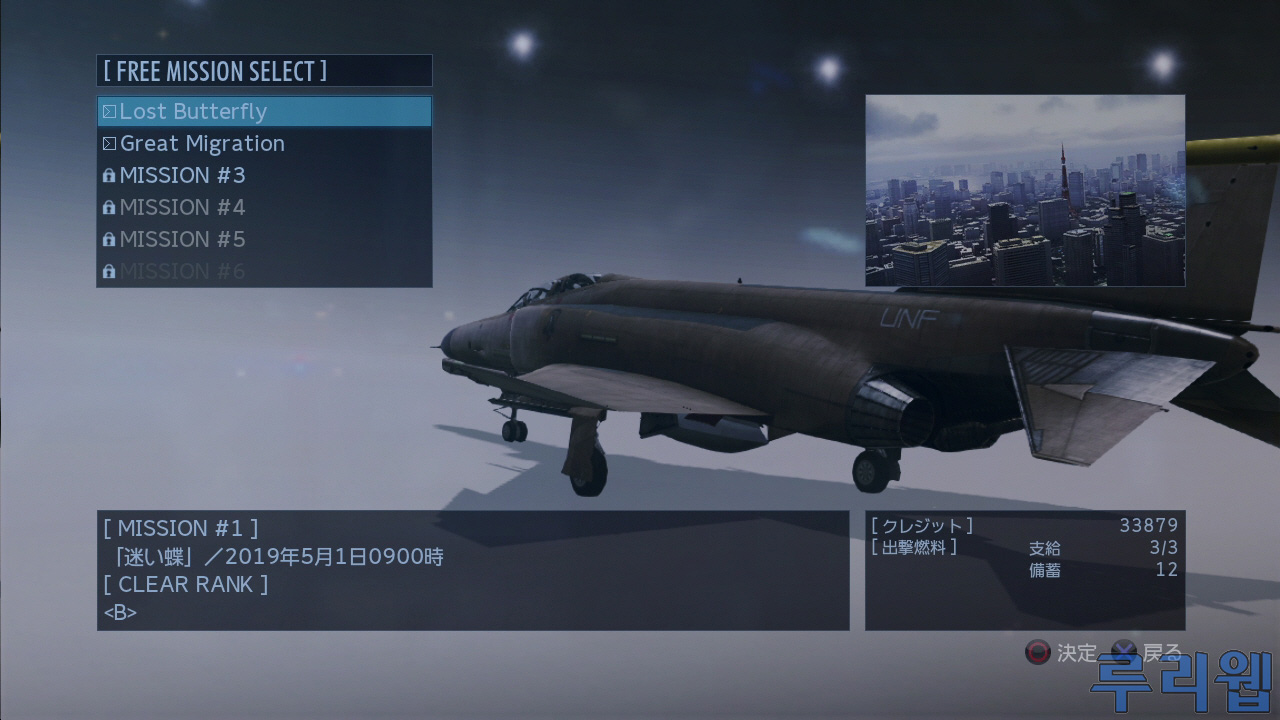Click the Tokyo city mission preview thumbnail
Viewport: 1280px width, 720px height.
click(x=1024, y=191)
